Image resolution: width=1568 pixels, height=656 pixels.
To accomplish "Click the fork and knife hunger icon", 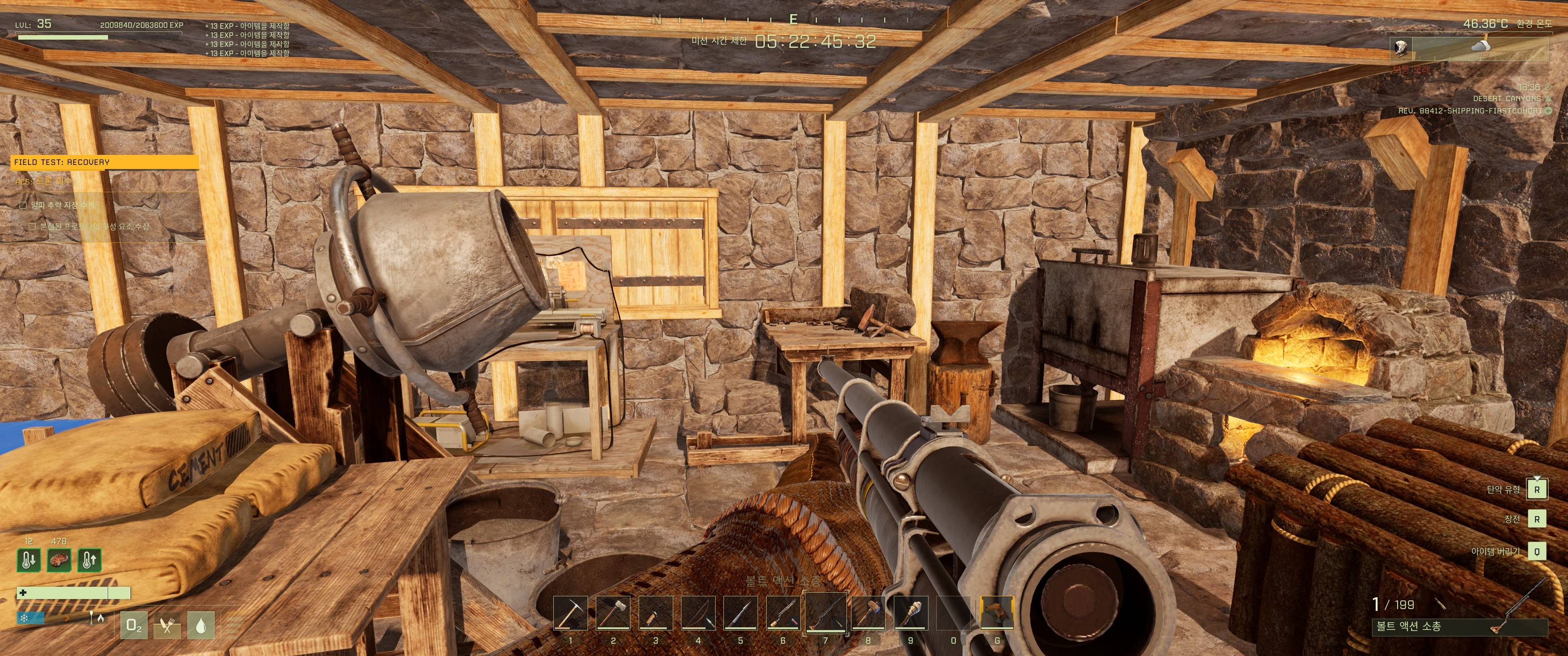I will point(167,625).
